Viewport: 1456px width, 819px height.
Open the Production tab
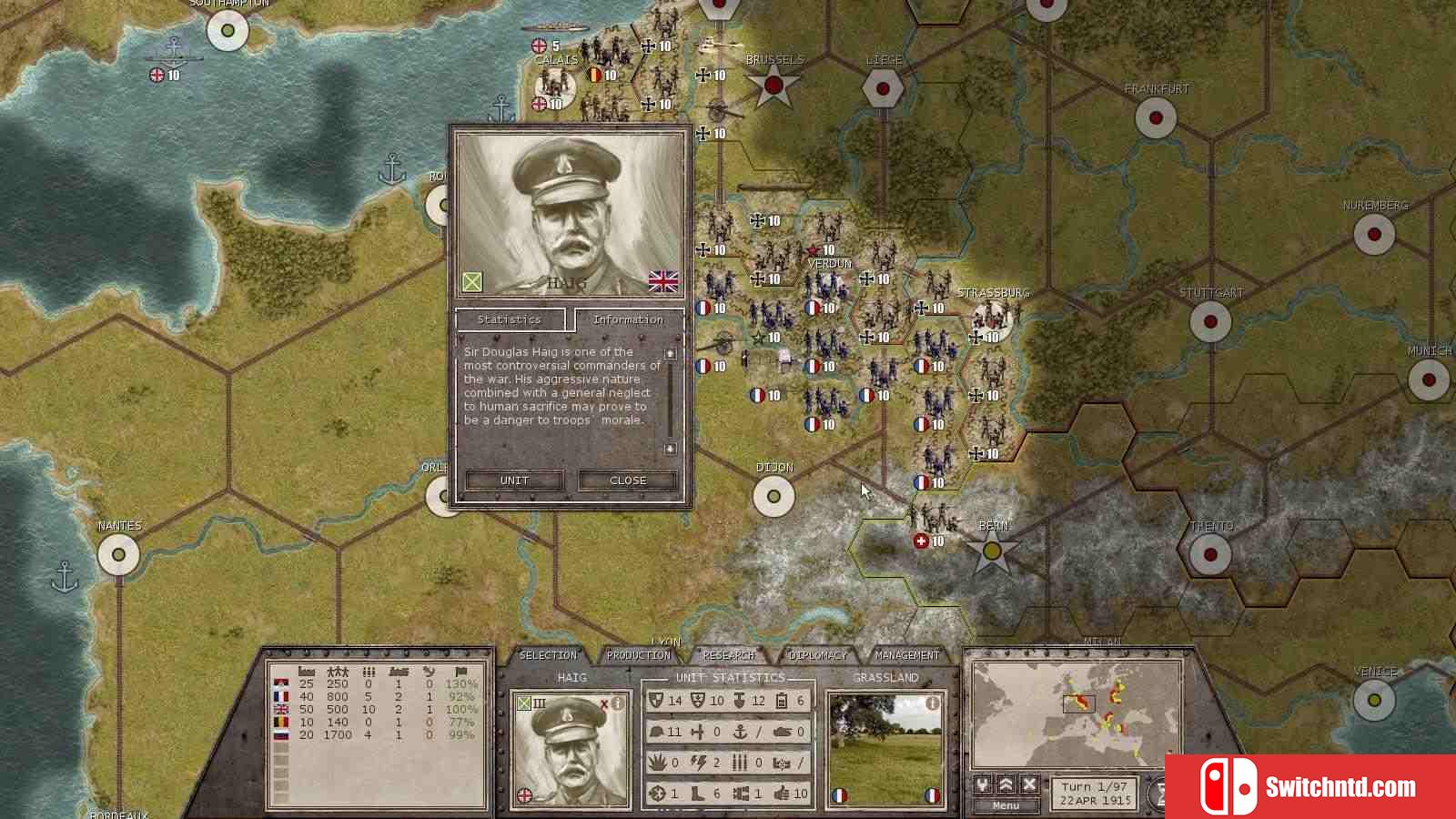[x=638, y=655]
